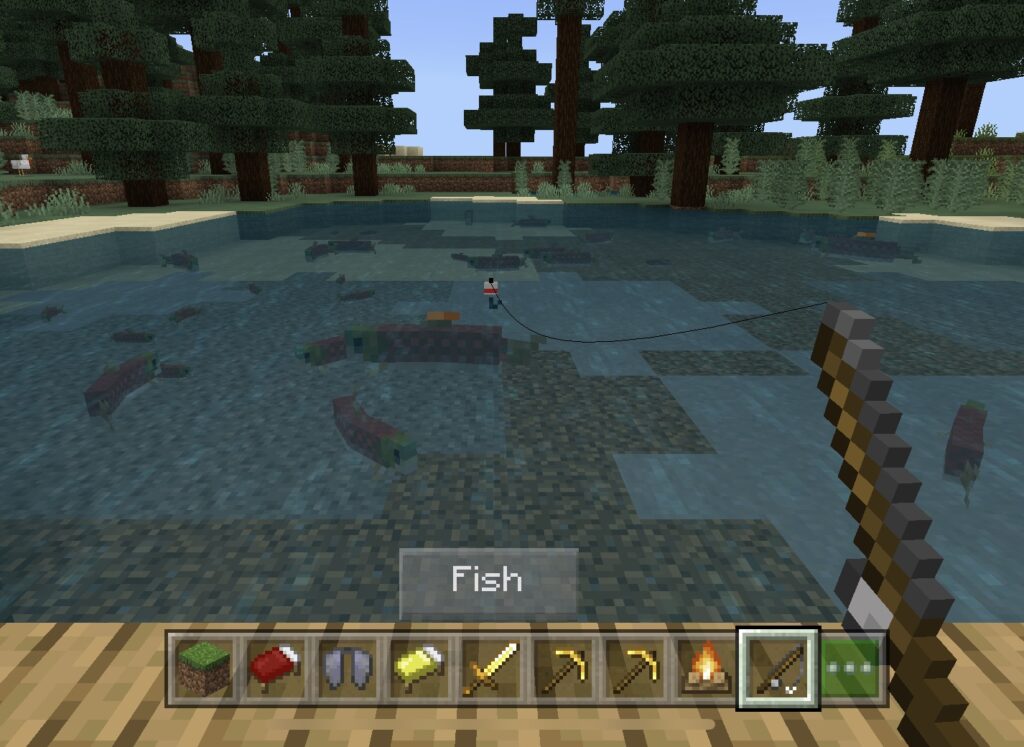
Task: Open the inventory with the three-dots button
Action: pyautogui.click(x=852, y=668)
